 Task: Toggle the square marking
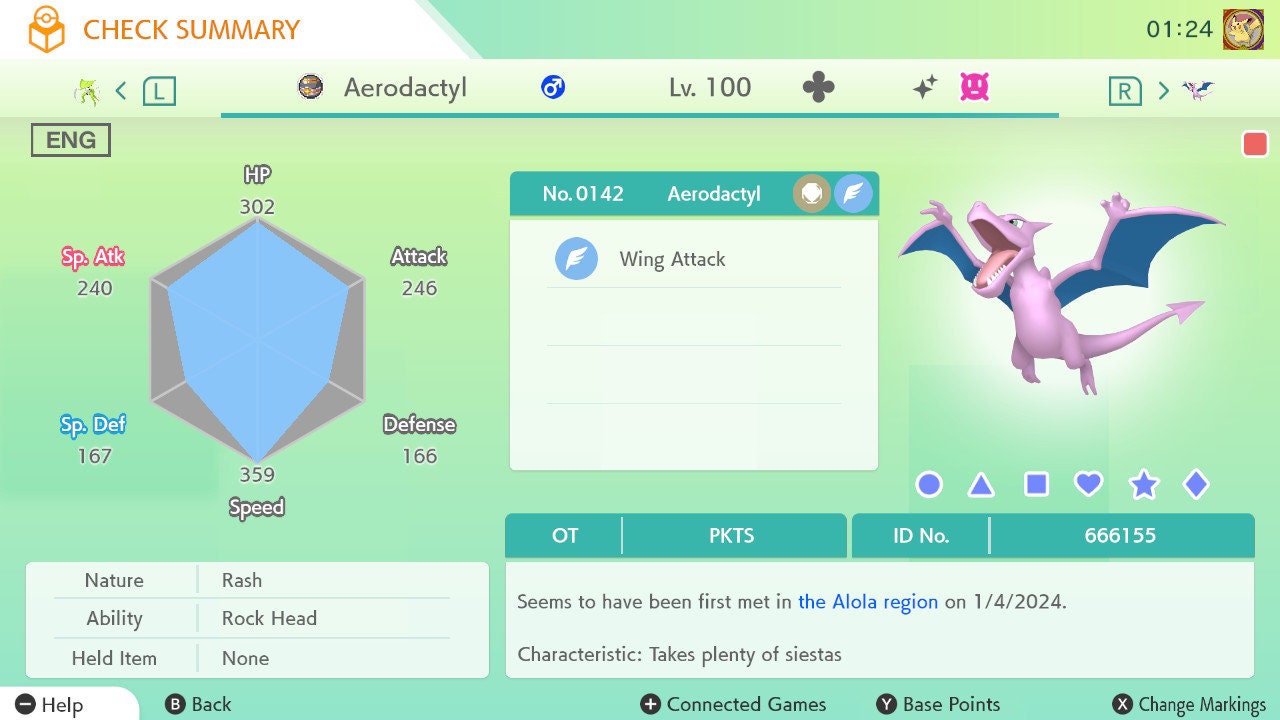1036,485
